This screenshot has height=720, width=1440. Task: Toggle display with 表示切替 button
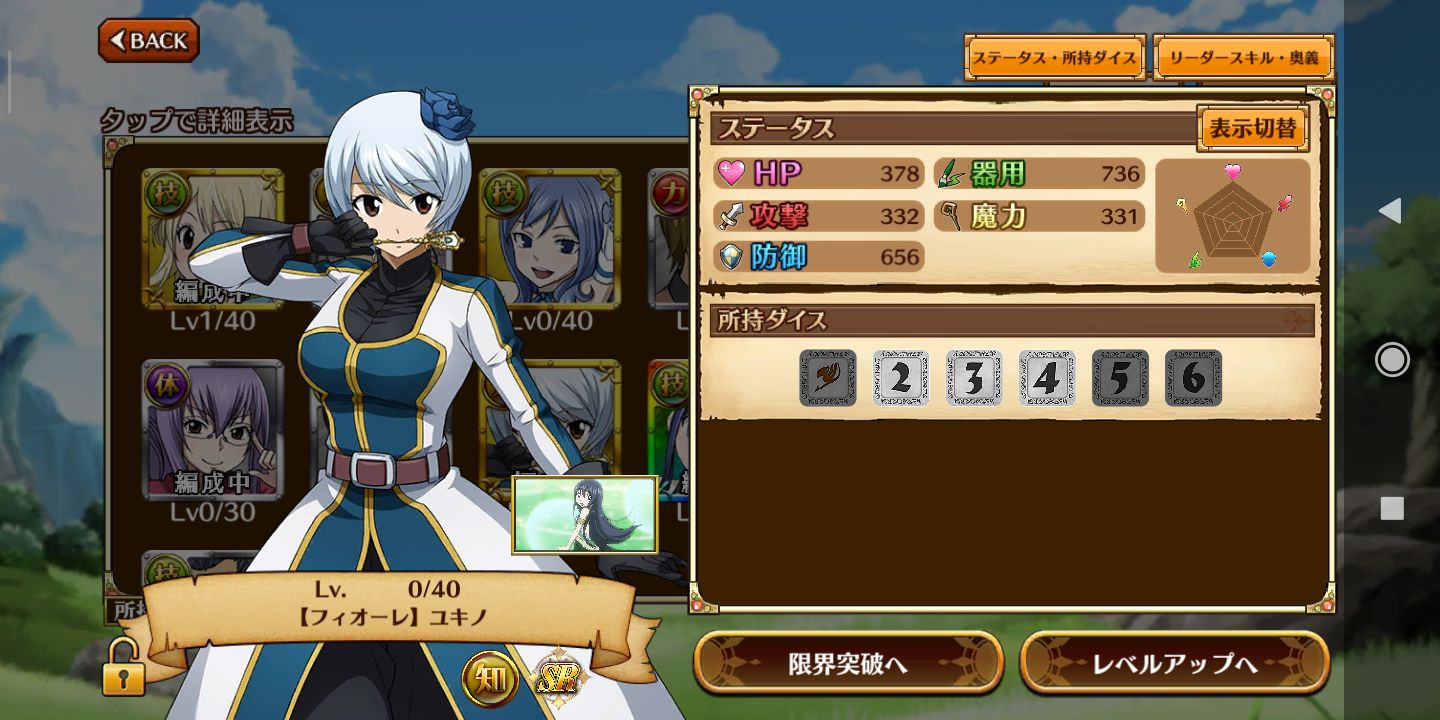(x=1252, y=129)
